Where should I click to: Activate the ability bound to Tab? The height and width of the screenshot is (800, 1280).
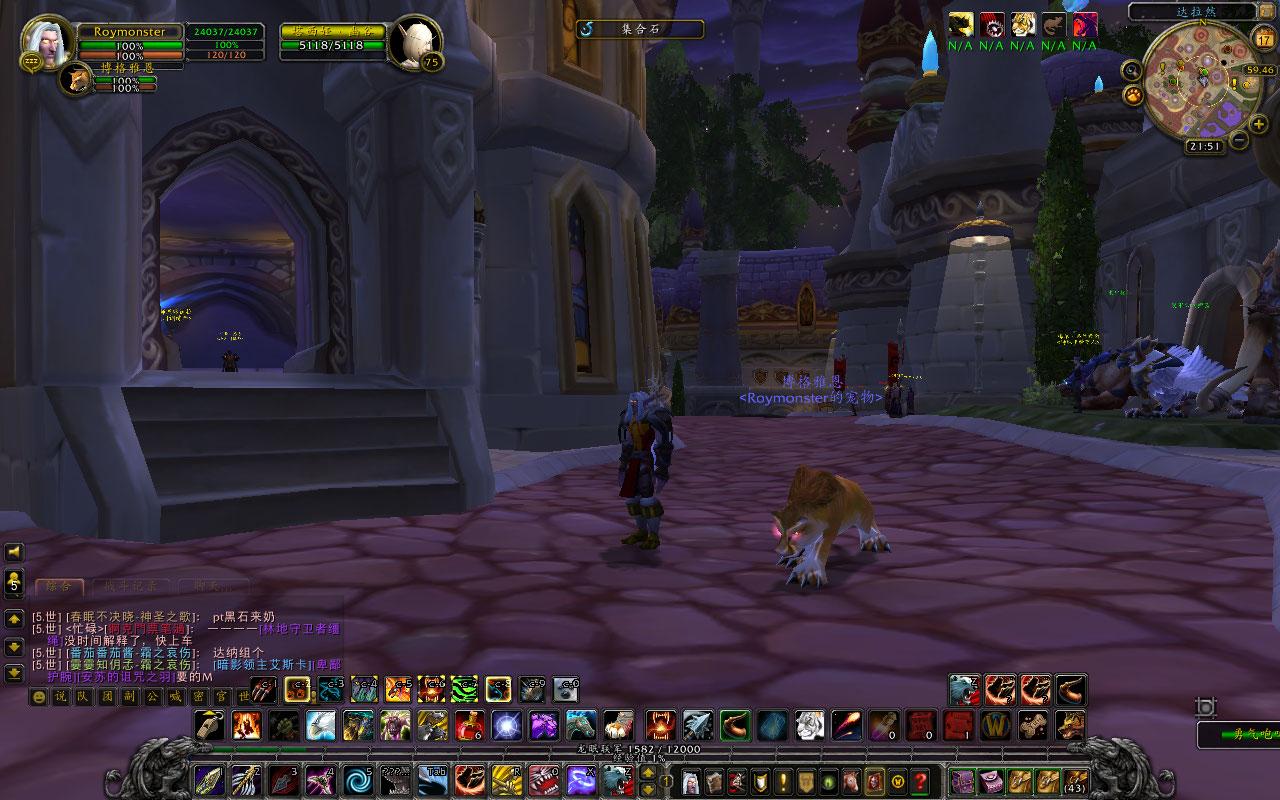coord(432,779)
